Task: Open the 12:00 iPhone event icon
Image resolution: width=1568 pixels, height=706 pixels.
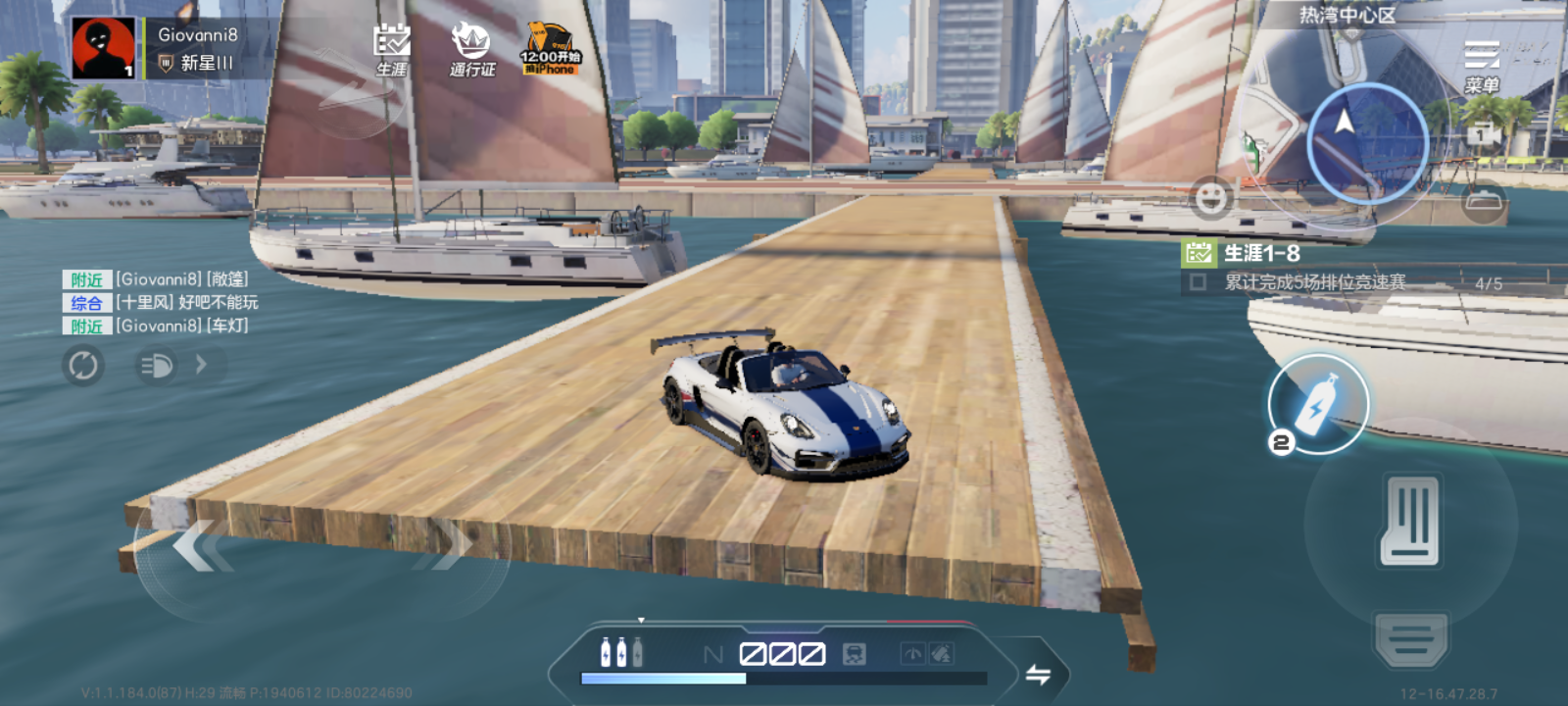Action: click(550, 49)
